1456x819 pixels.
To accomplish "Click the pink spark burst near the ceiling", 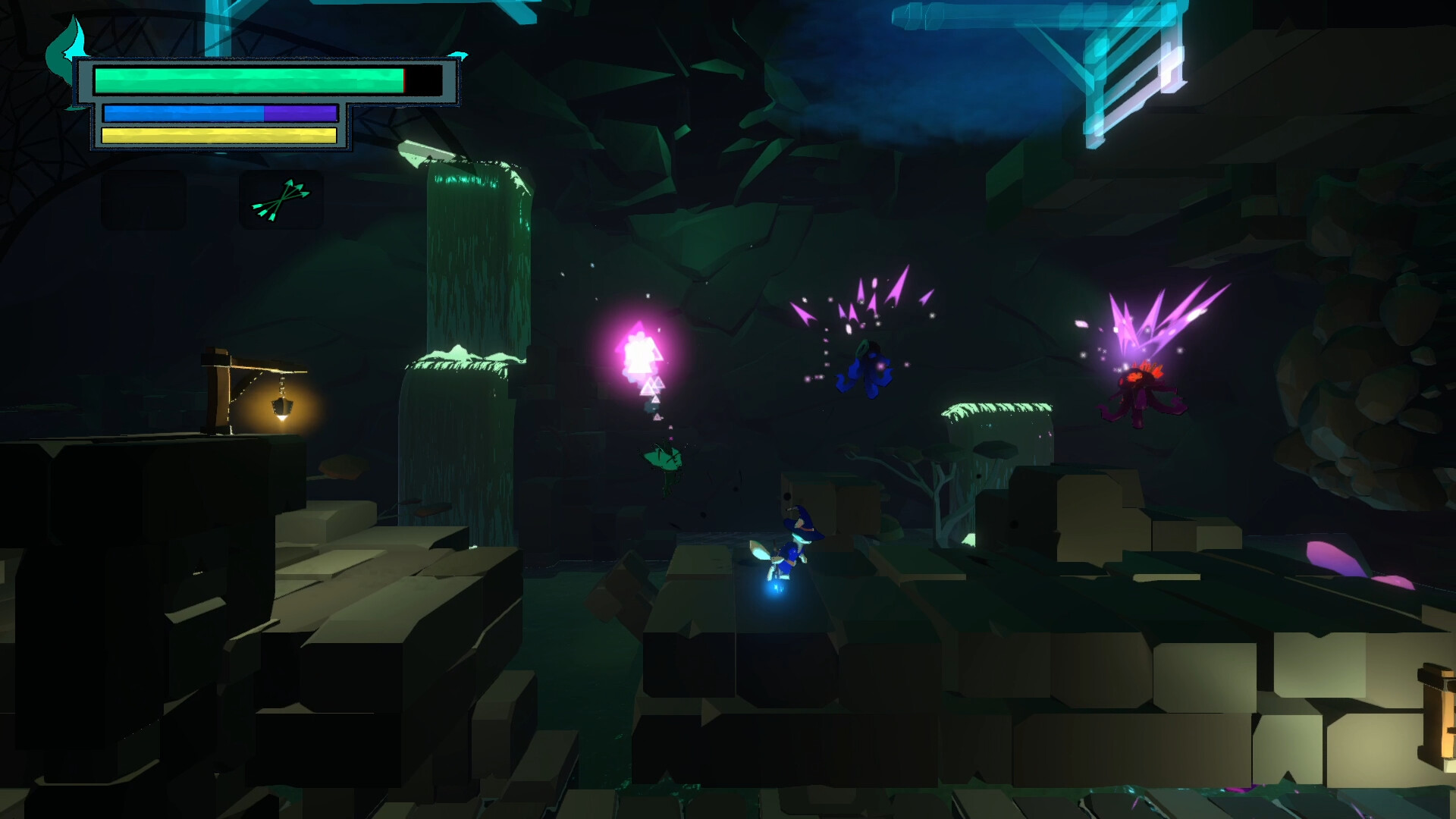I will [864, 303].
